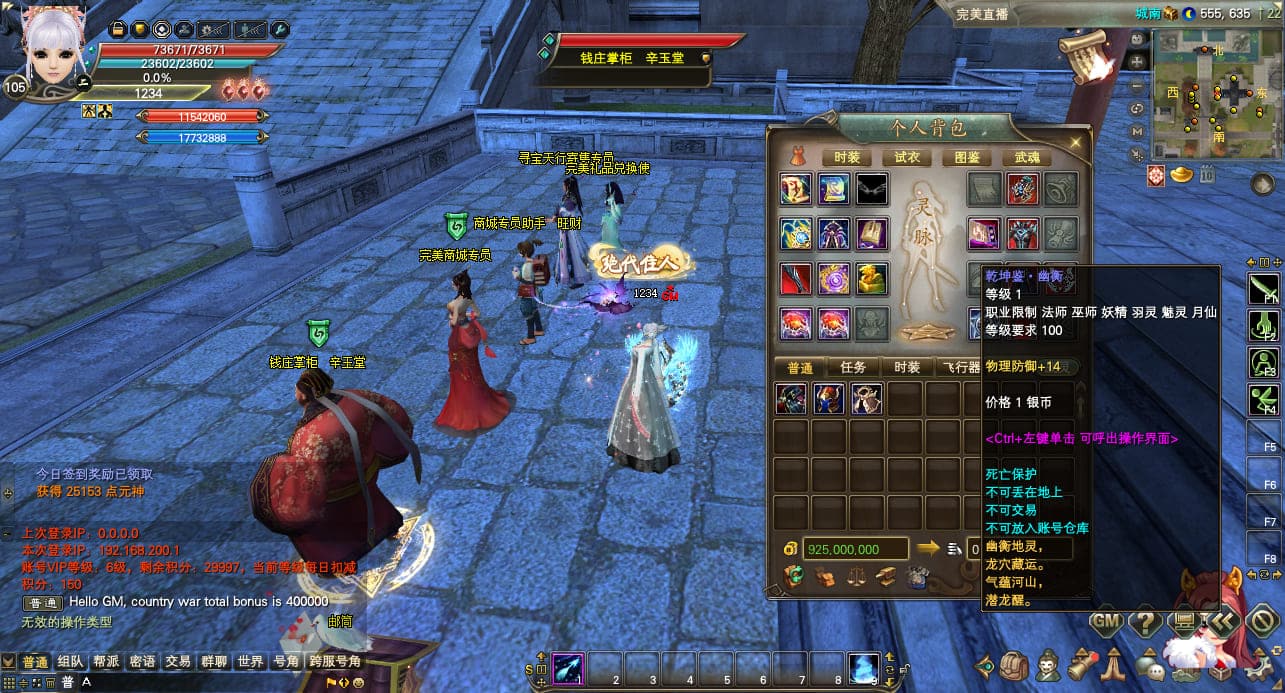This screenshot has height=693, width=1285.
Task: Switch to the 任务 bag tab
Action: pos(852,367)
